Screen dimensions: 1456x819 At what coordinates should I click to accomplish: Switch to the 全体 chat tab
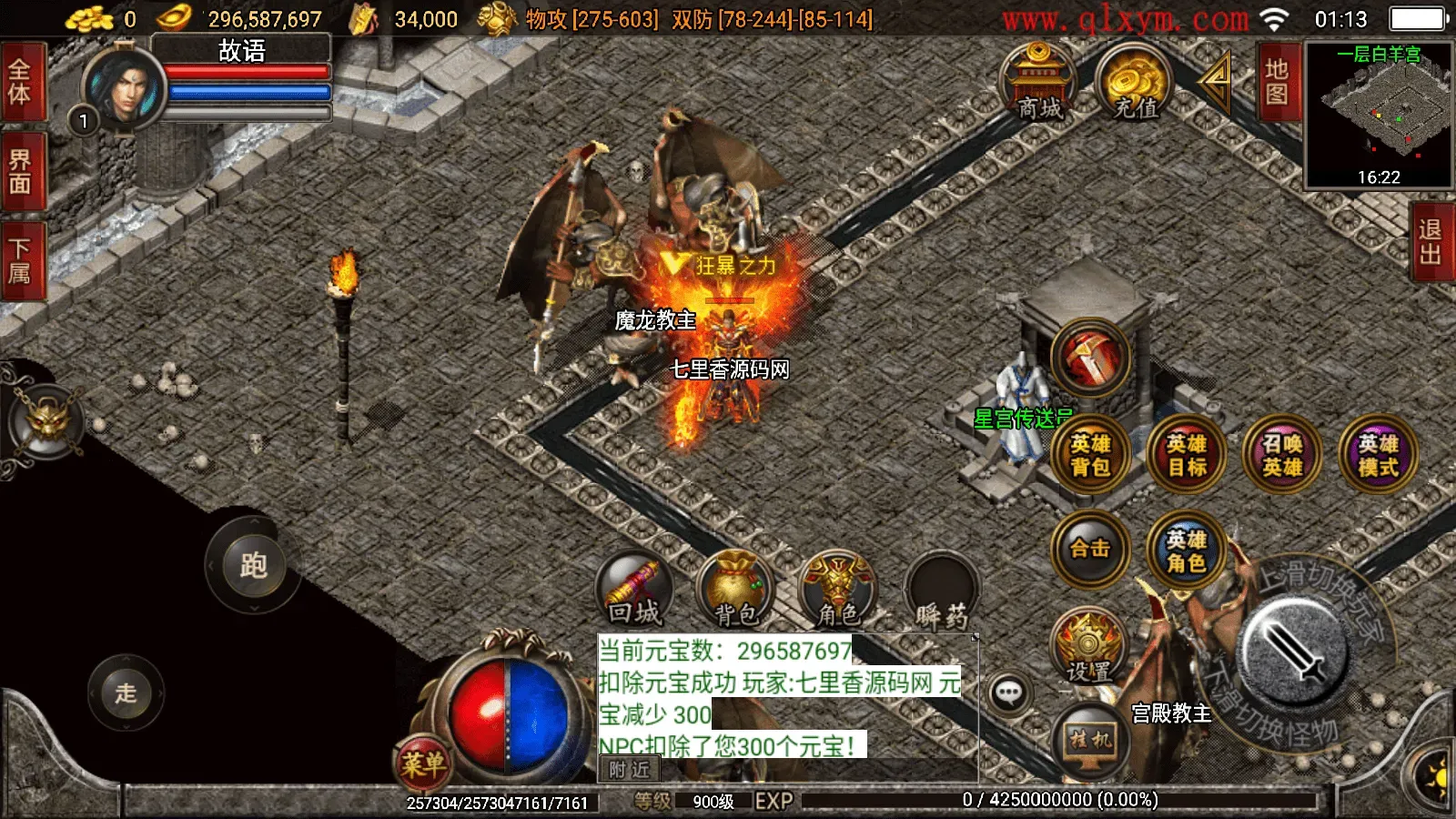pos(22,84)
